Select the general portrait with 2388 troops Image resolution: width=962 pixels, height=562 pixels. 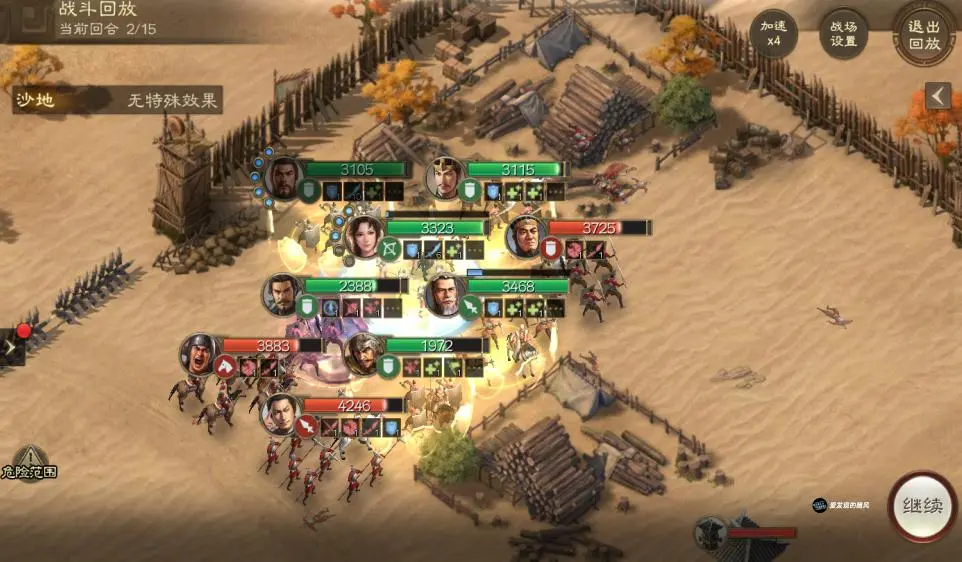[283, 294]
